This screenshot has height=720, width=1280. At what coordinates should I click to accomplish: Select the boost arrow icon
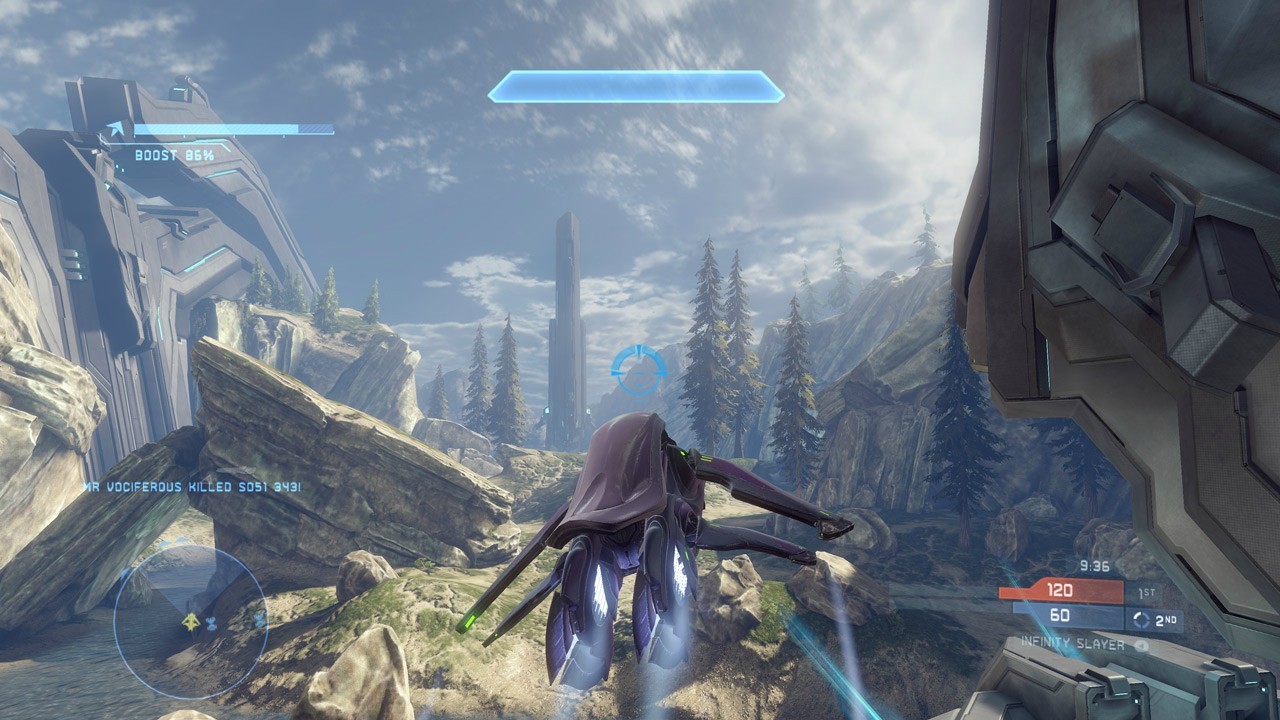118,130
